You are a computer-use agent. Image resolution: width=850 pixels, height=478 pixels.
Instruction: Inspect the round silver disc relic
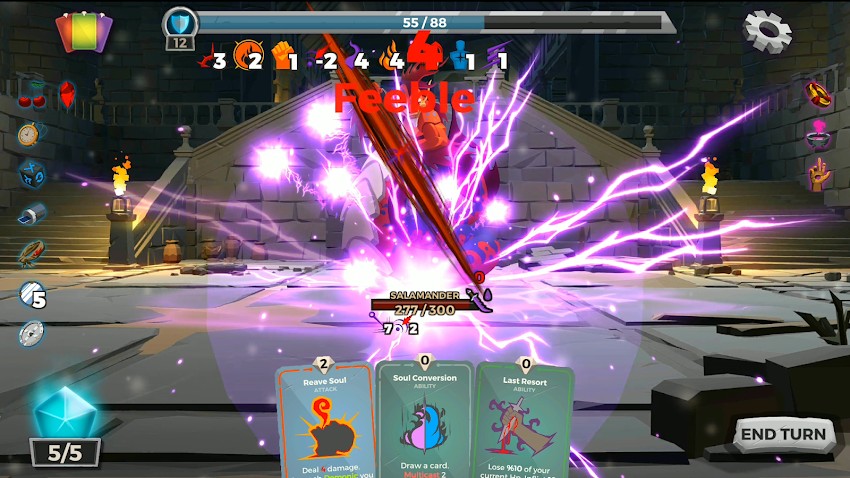(x=31, y=333)
